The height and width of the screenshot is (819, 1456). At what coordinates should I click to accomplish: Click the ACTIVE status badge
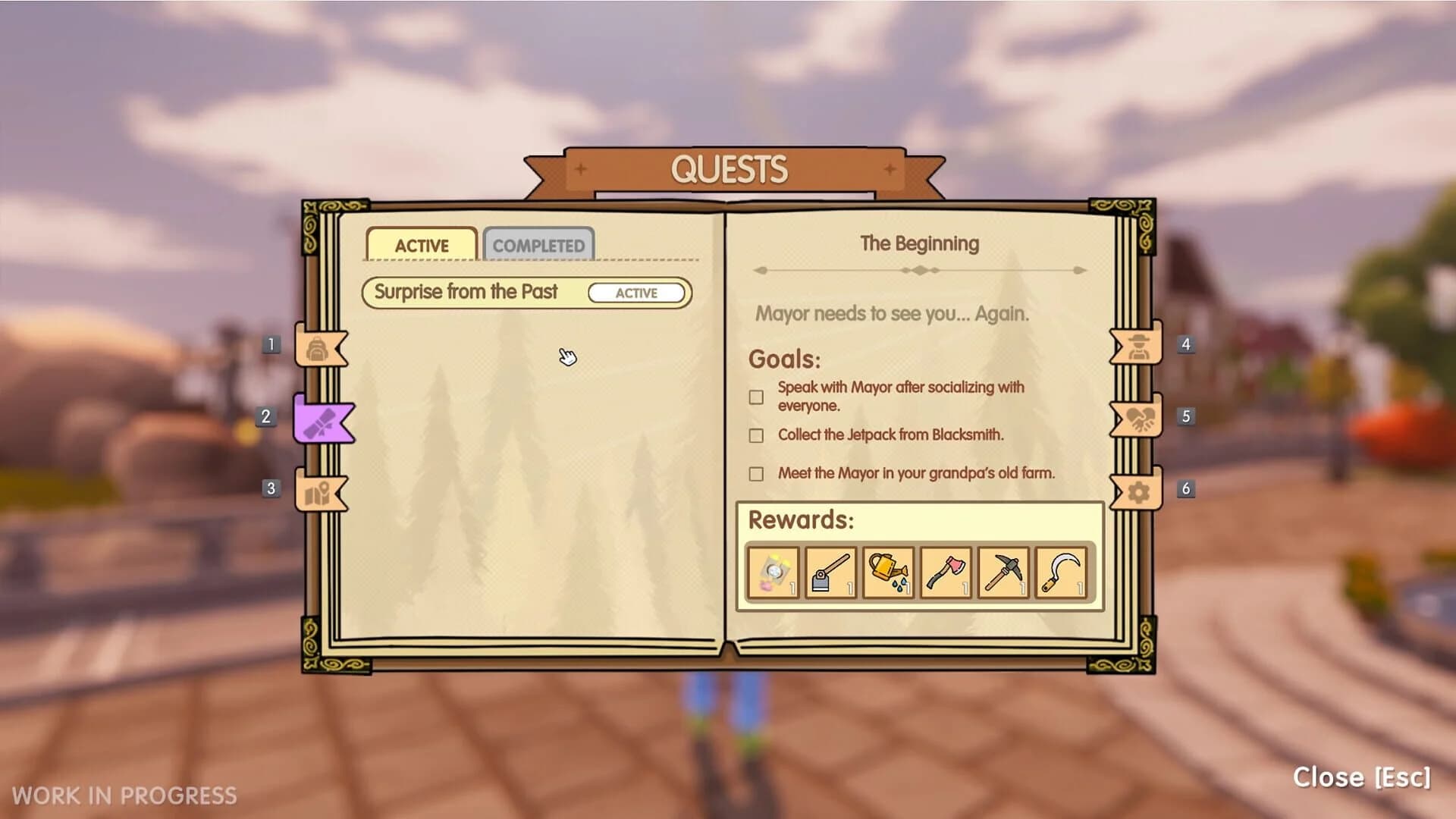pyautogui.click(x=638, y=293)
